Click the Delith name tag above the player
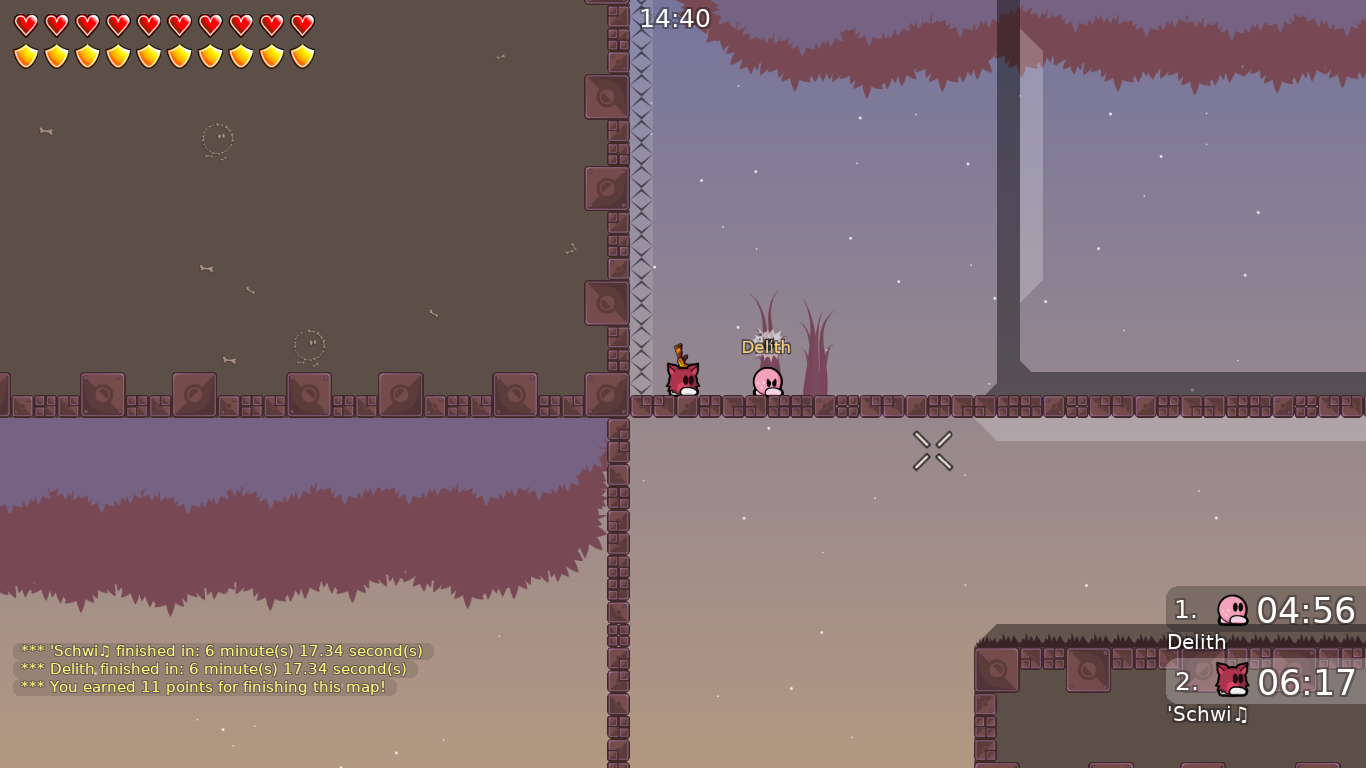The height and width of the screenshot is (768, 1366). [766, 346]
